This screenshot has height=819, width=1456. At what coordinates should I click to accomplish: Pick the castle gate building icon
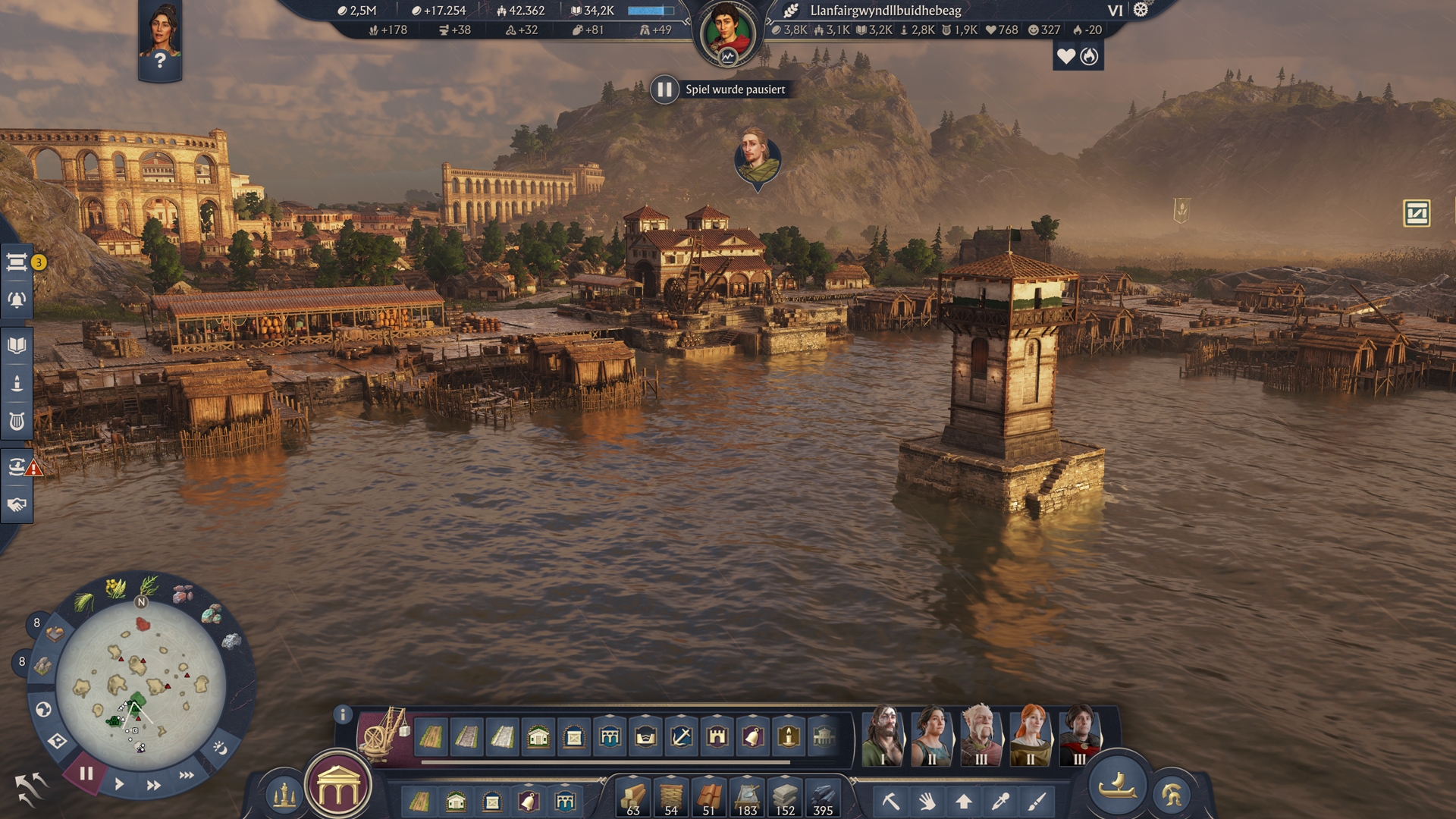pos(717,736)
